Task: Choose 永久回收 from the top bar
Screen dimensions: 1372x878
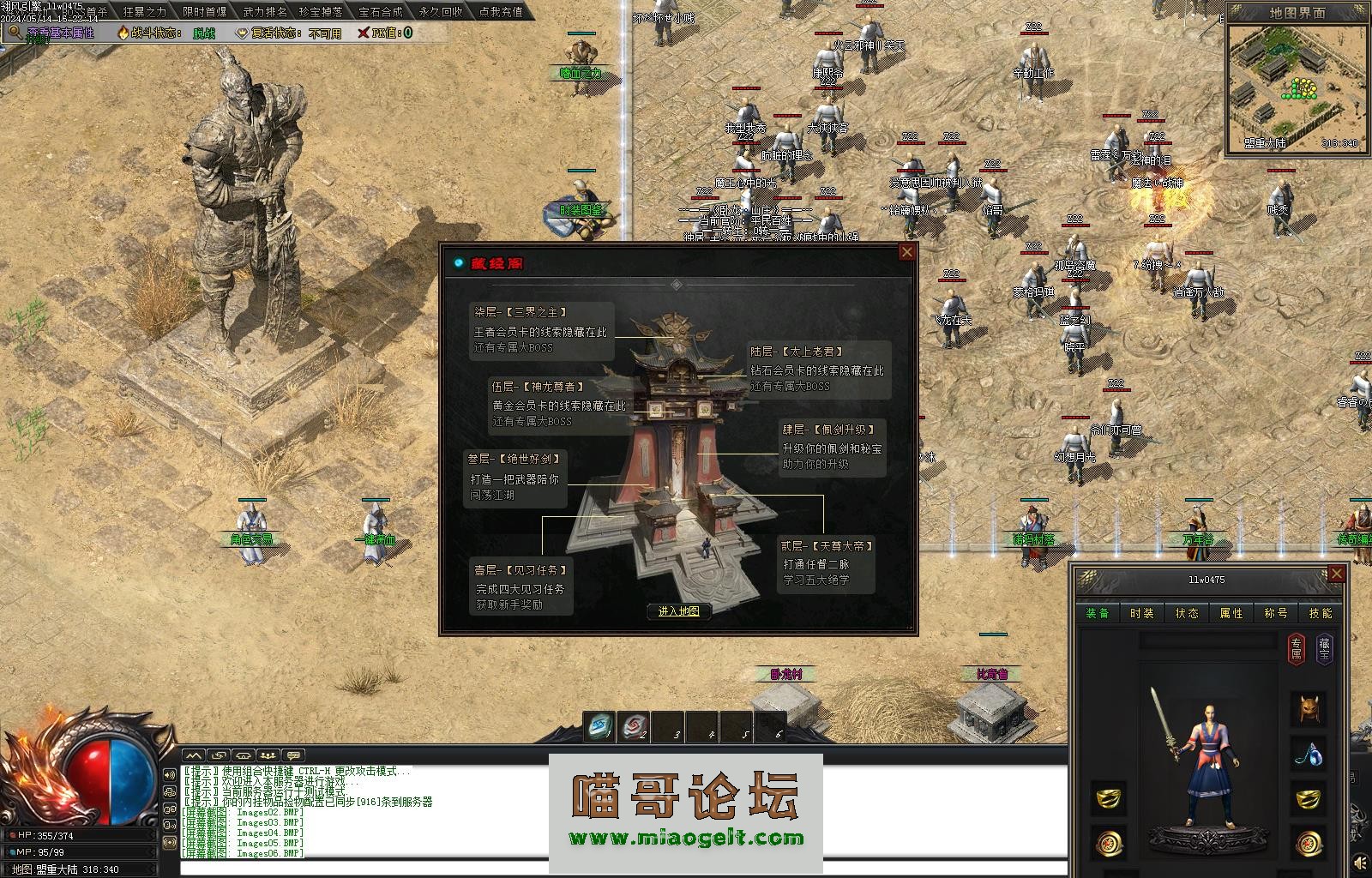Action: click(441, 12)
